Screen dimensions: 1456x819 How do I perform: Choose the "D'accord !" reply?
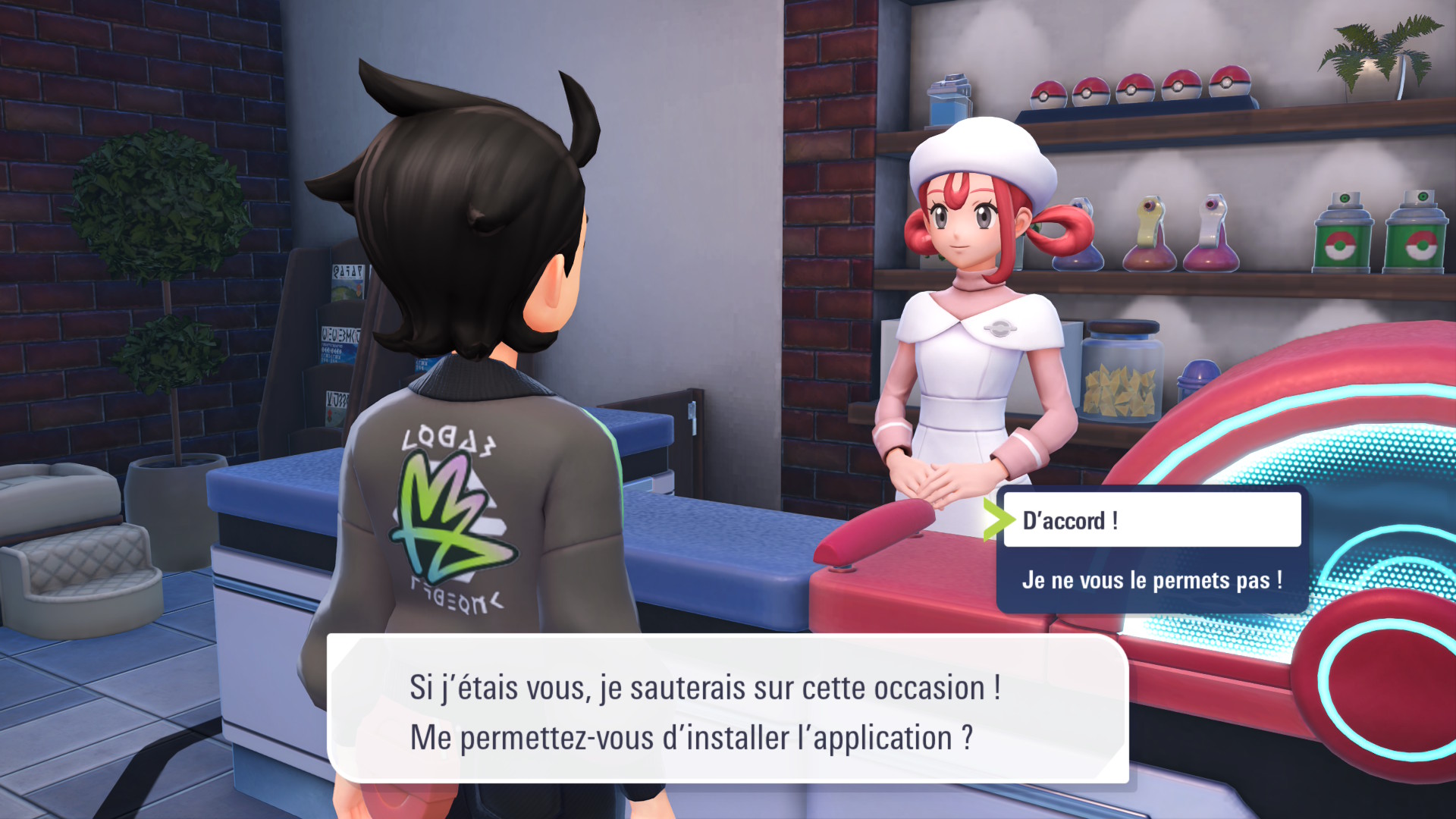point(1151,520)
